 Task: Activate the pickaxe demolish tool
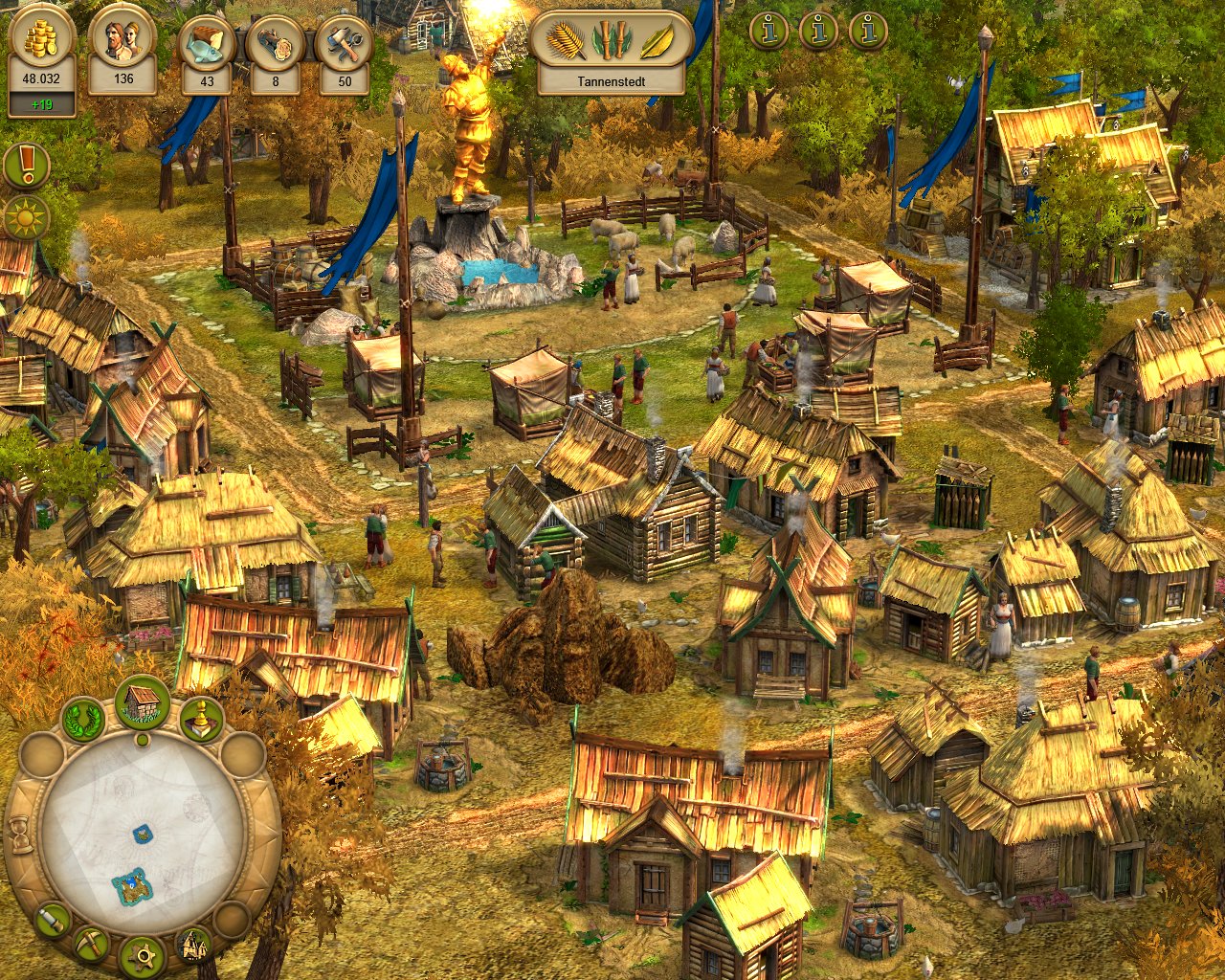coord(92,945)
